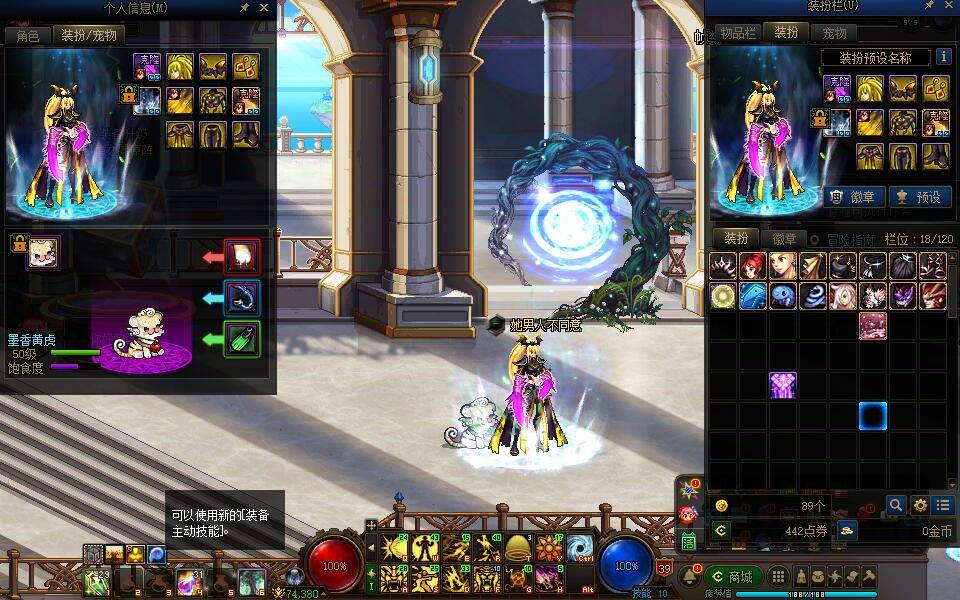The image size is (960, 600).
Task: Select the blonde hair avatar slot in 装扮栏
Action: click(868, 88)
